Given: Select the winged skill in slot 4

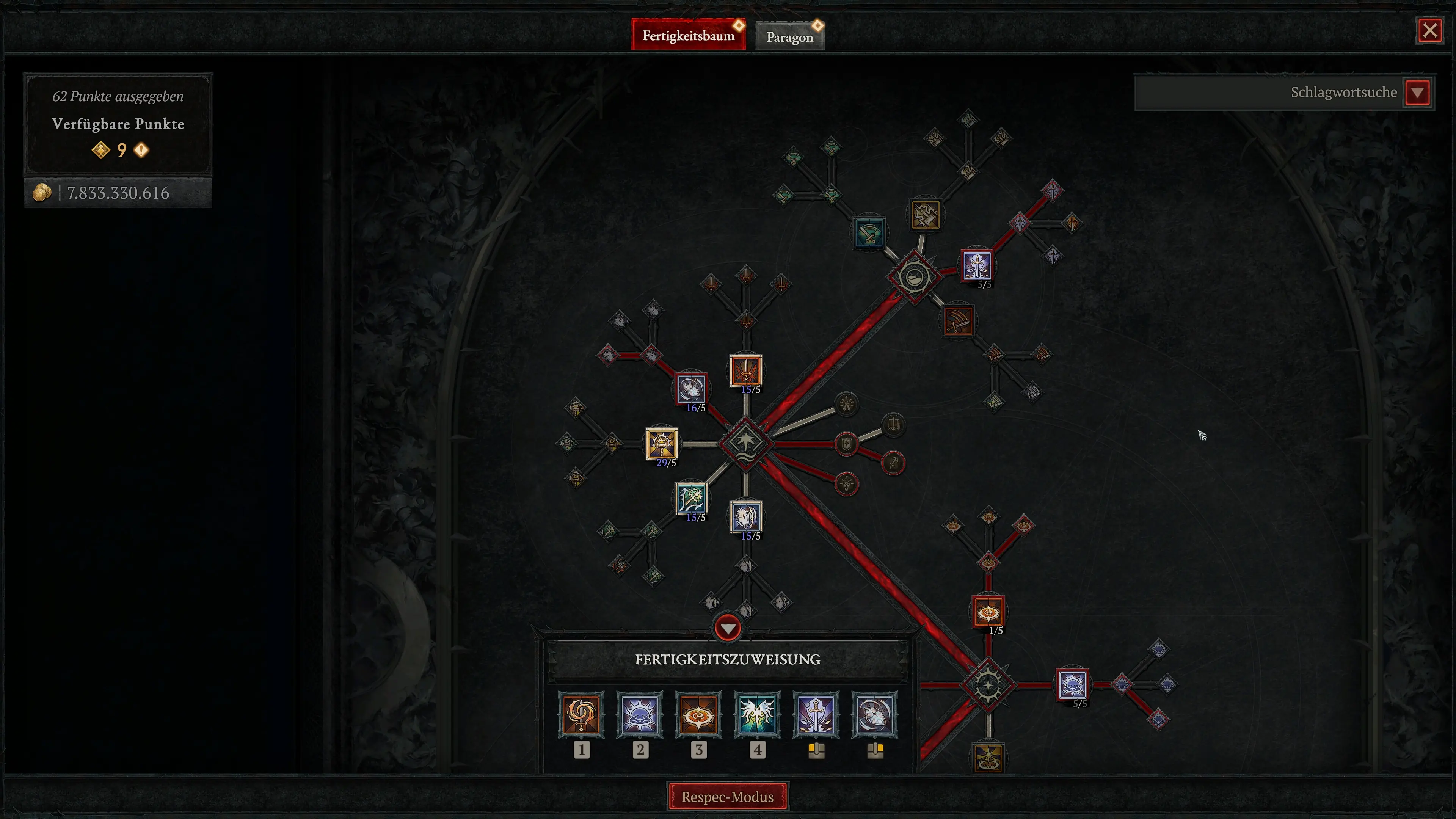Looking at the screenshot, I should tap(758, 715).
